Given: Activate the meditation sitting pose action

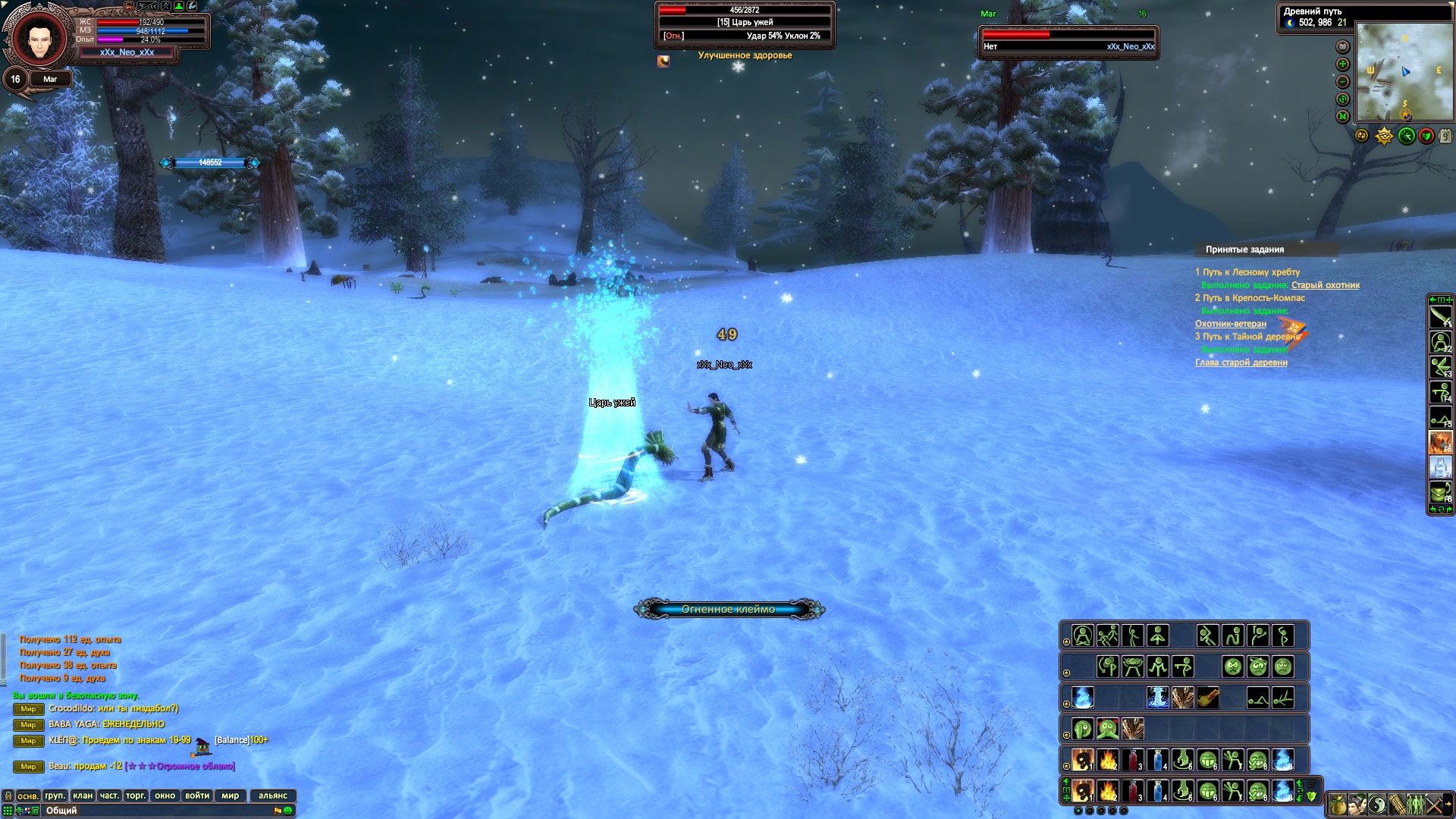Looking at the screenshot, I should [1083, 636].
